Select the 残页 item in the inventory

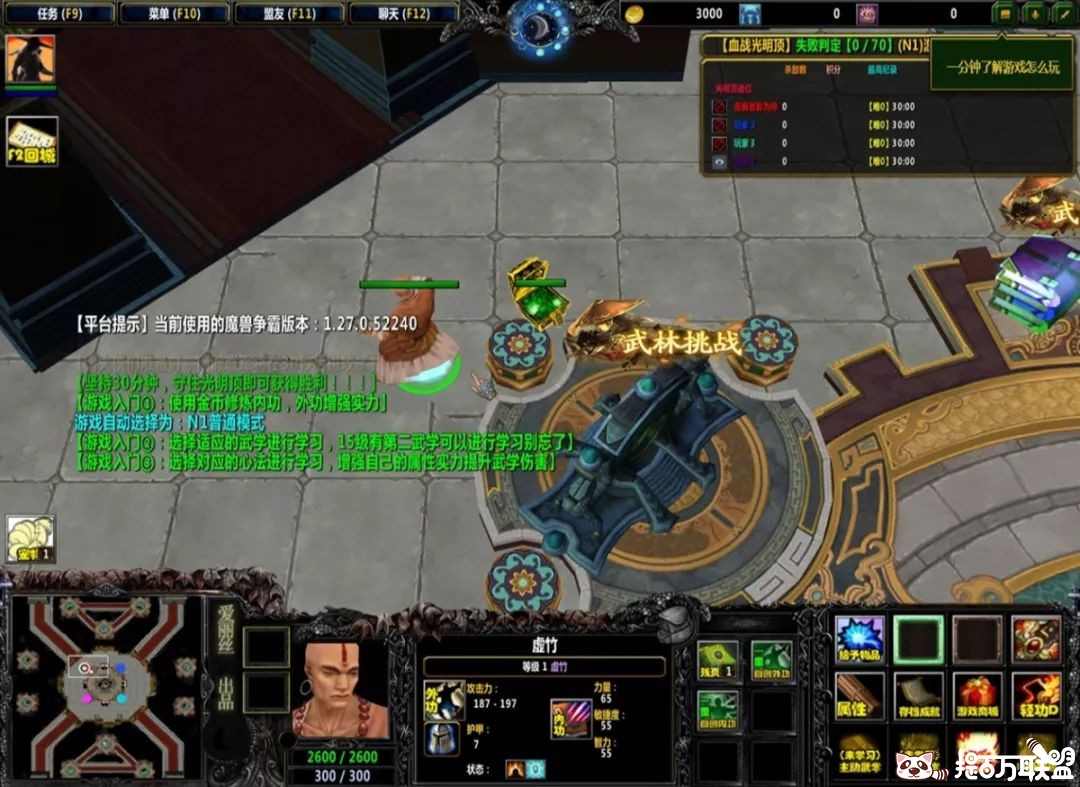pyautogui.click(x=717, y=661)
